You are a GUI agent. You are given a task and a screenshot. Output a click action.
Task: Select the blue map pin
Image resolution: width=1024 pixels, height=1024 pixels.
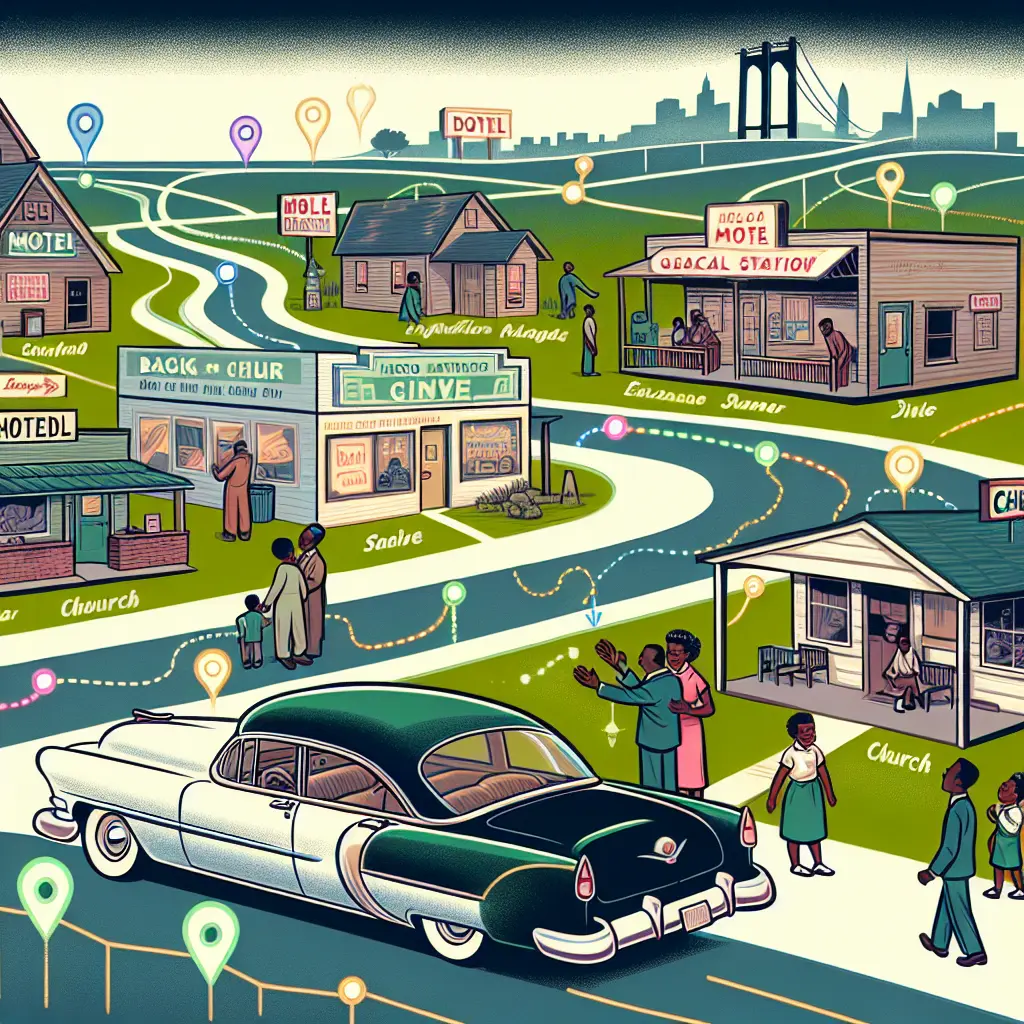(x=85, y=124)
